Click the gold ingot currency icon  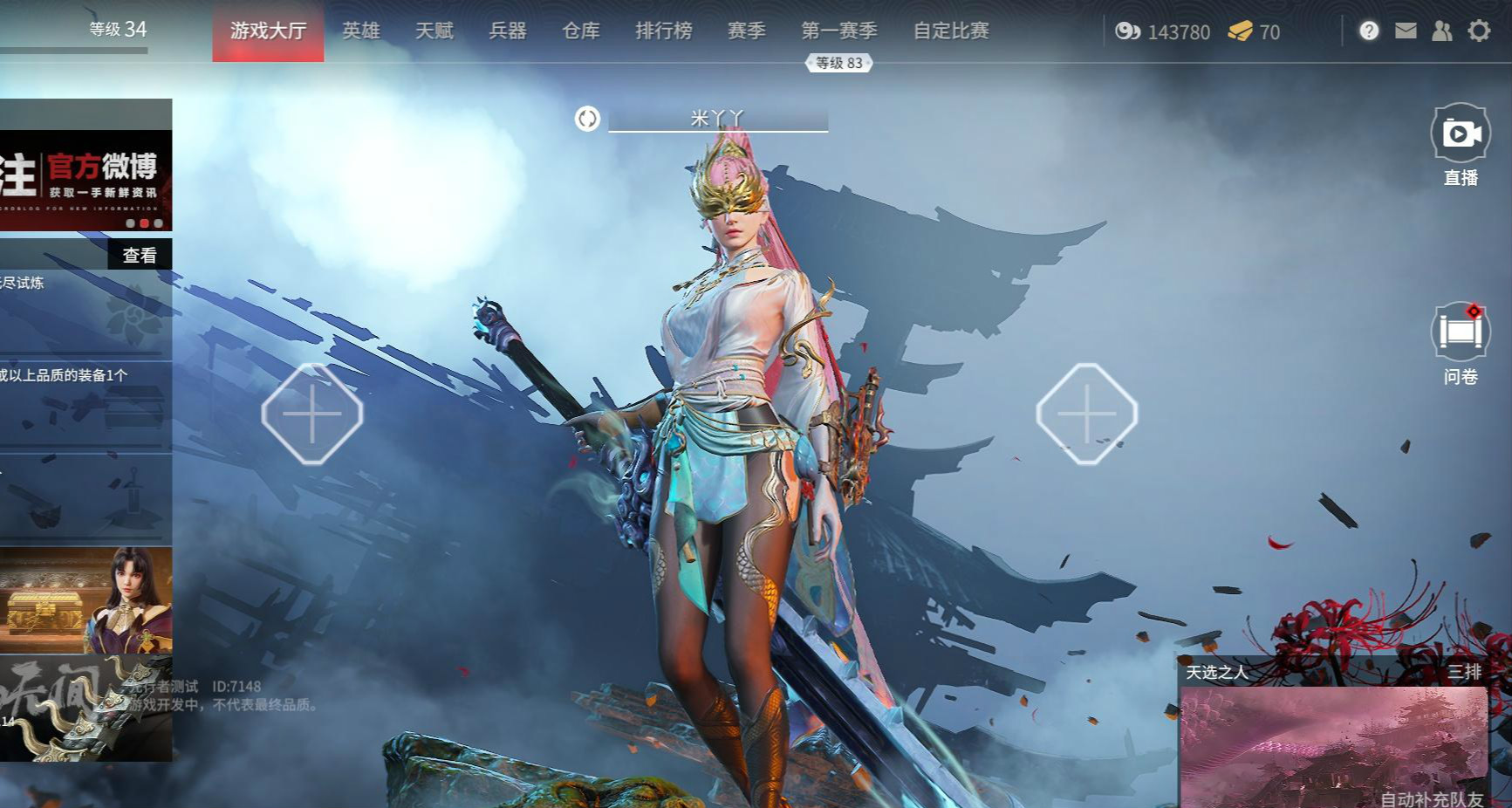pos(1240,32)
